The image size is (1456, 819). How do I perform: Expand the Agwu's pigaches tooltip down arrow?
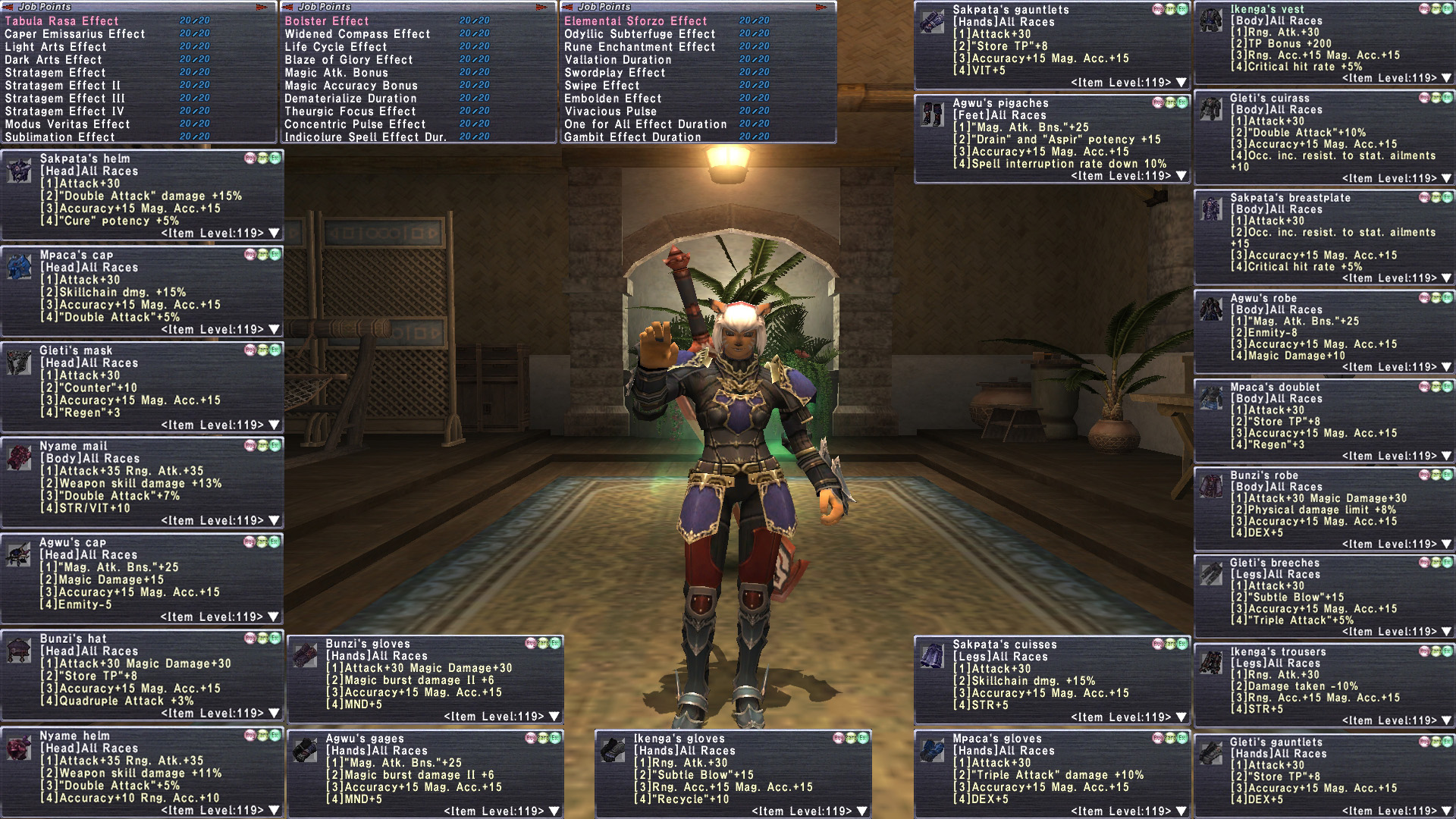click(x=1181, y=176)
